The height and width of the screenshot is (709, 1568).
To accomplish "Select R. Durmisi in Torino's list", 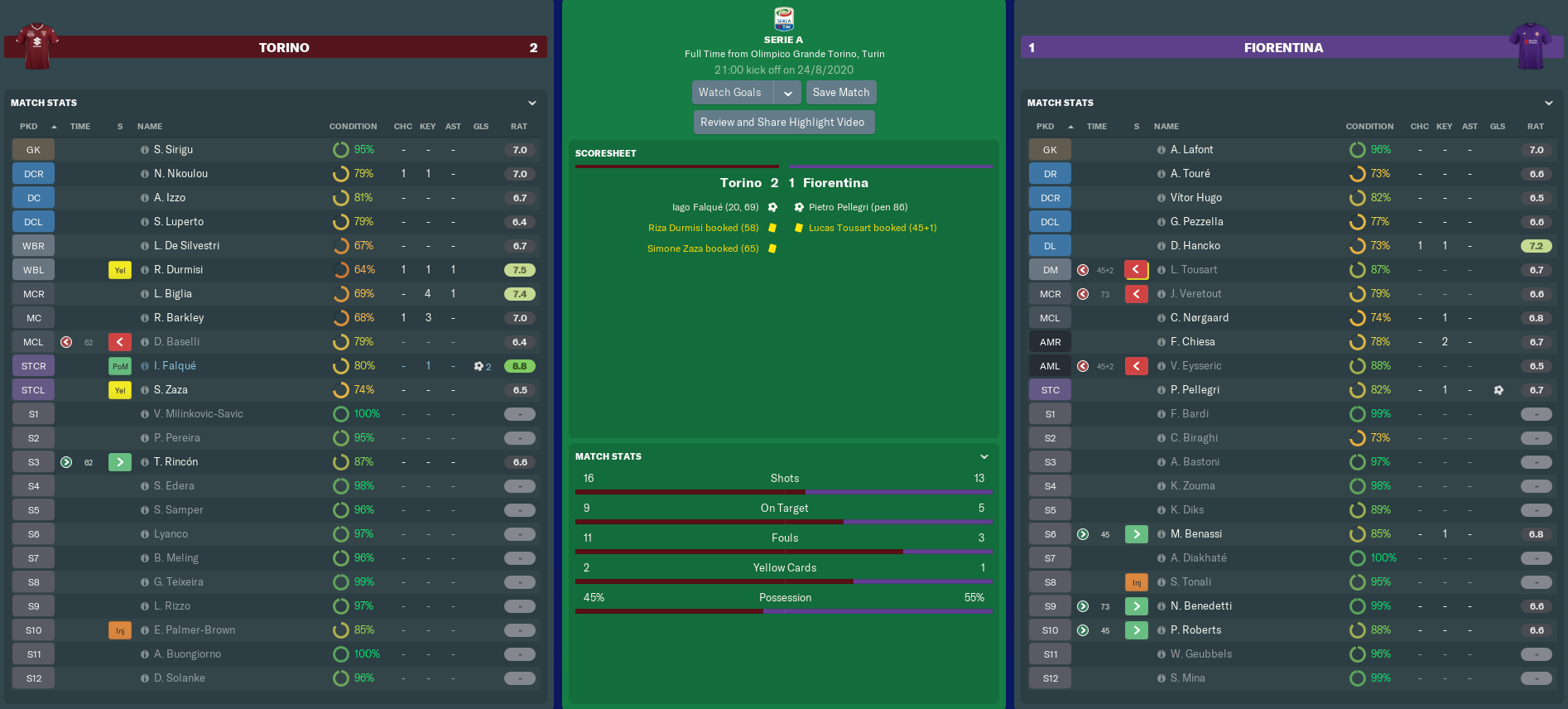I will 178,270.
